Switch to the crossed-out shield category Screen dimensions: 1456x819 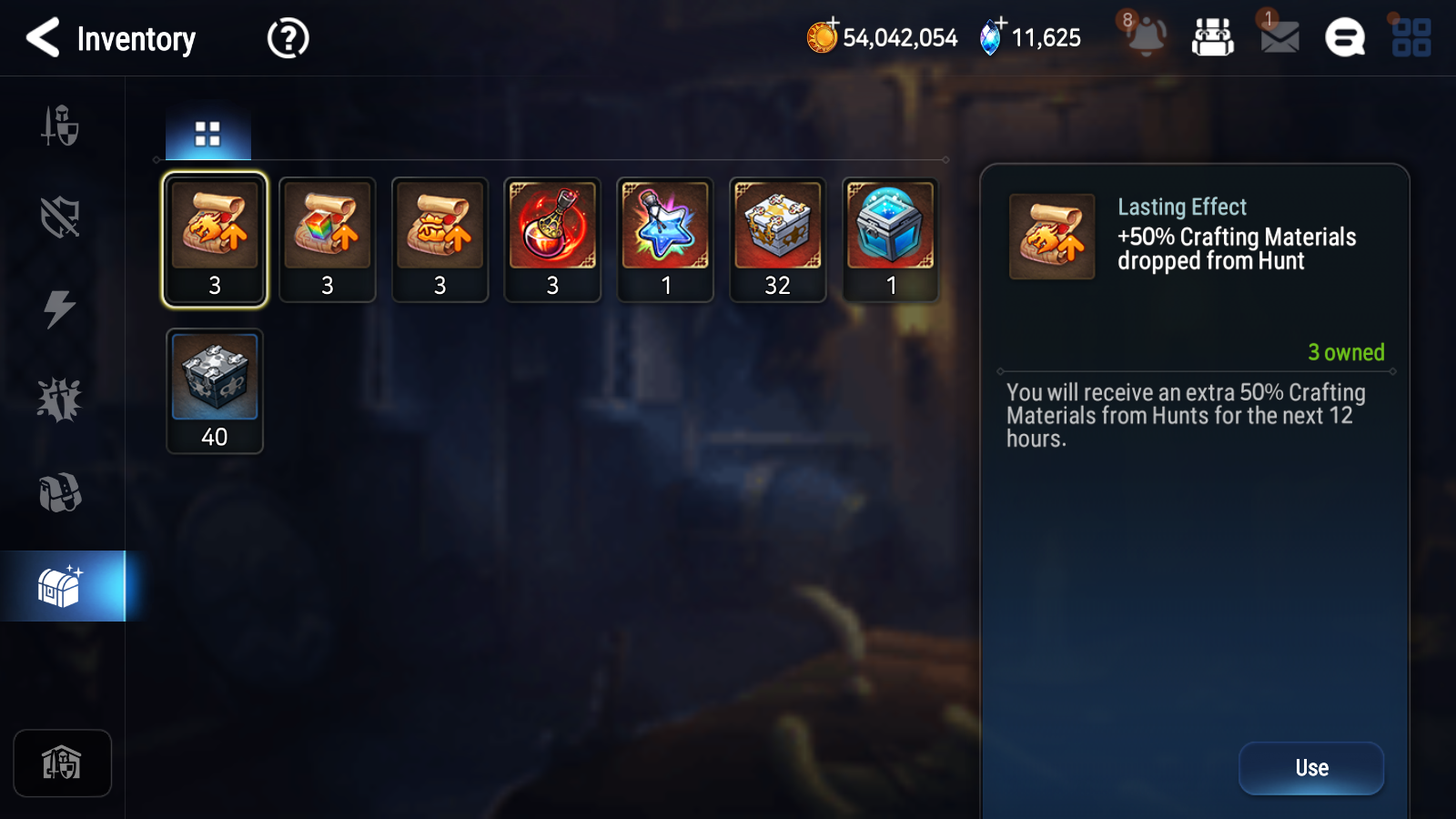(61, 217)
